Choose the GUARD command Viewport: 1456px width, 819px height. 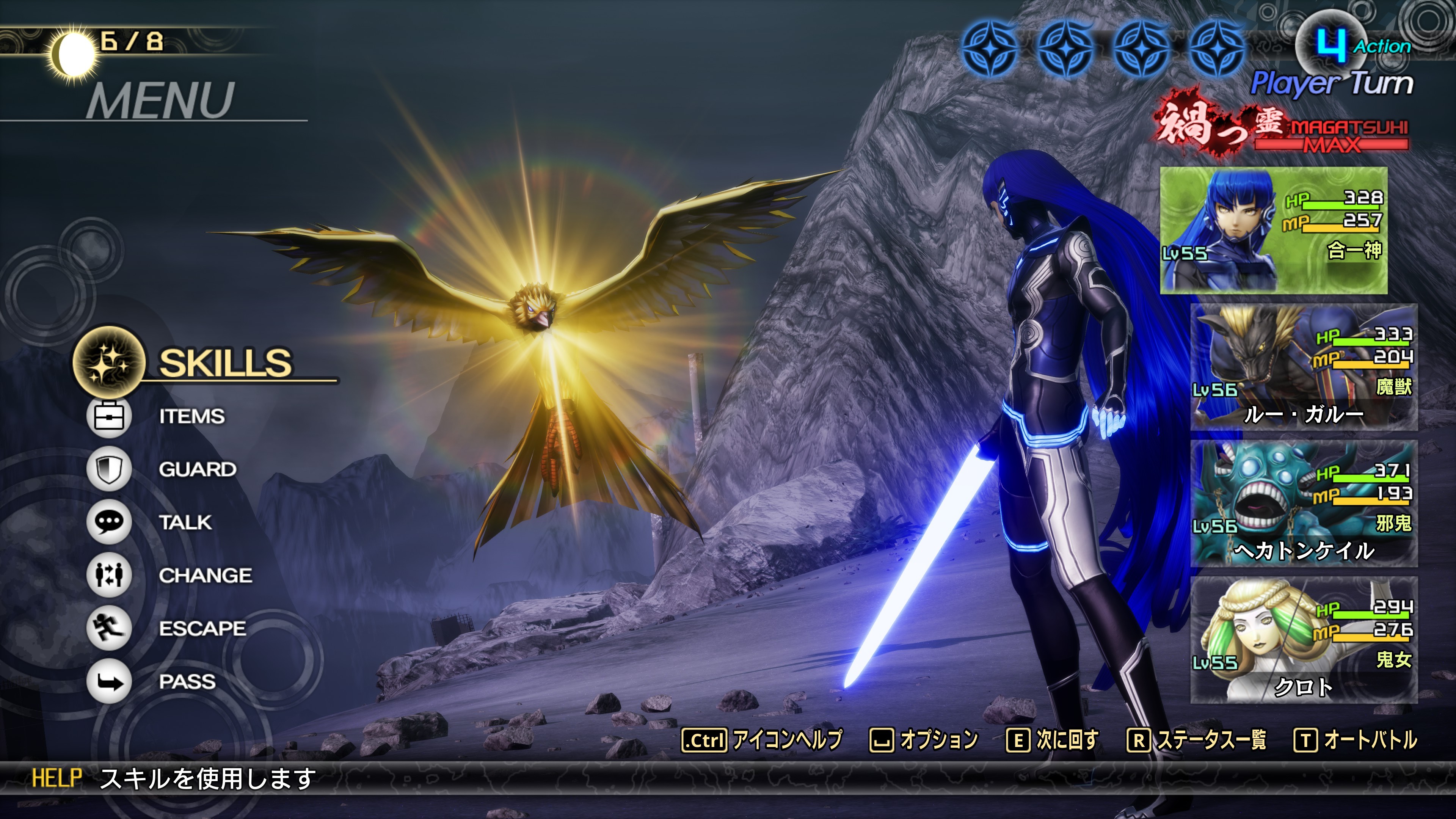197,469
